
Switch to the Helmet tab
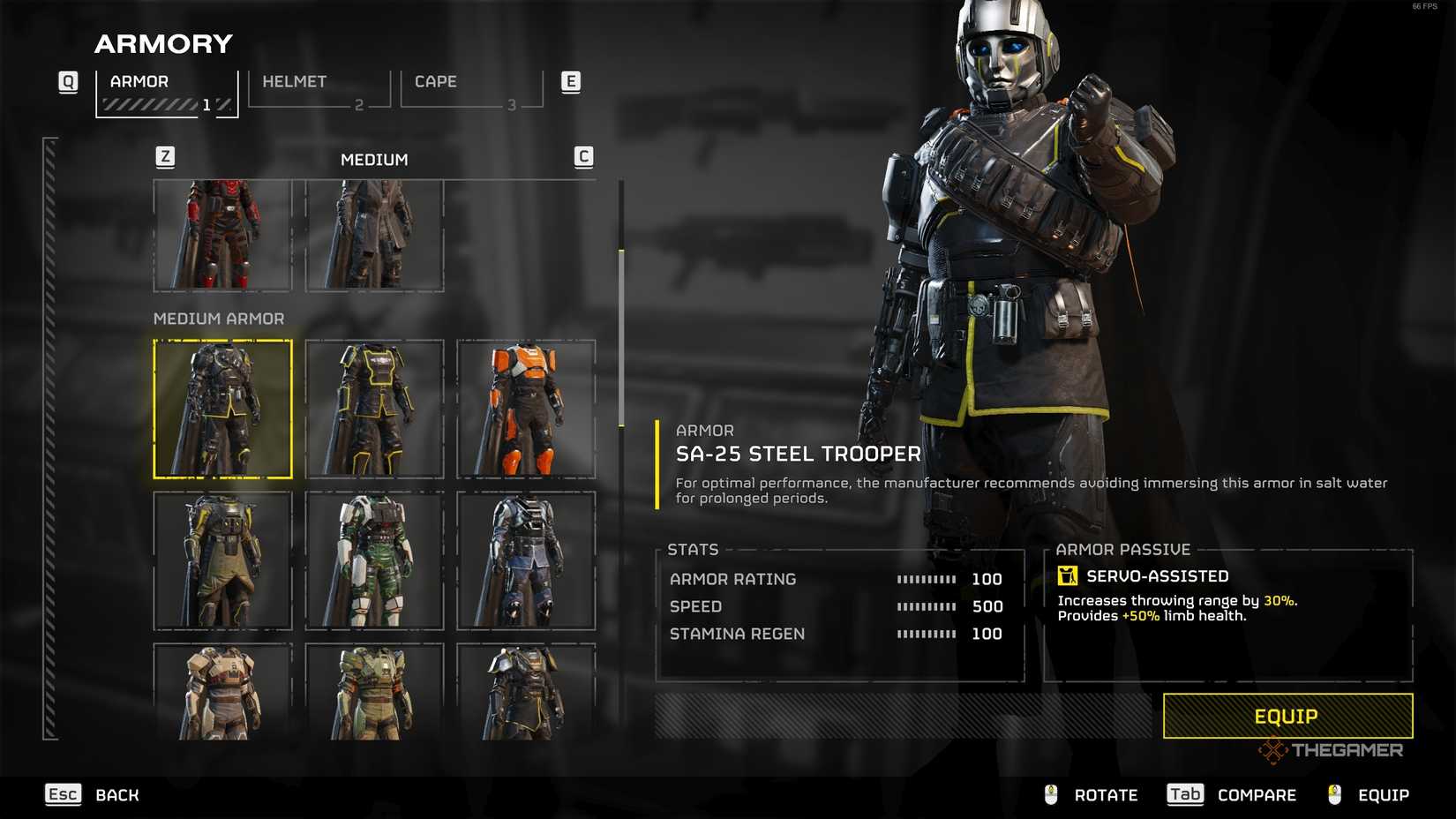pyautogui.click(x=296, y=81)
